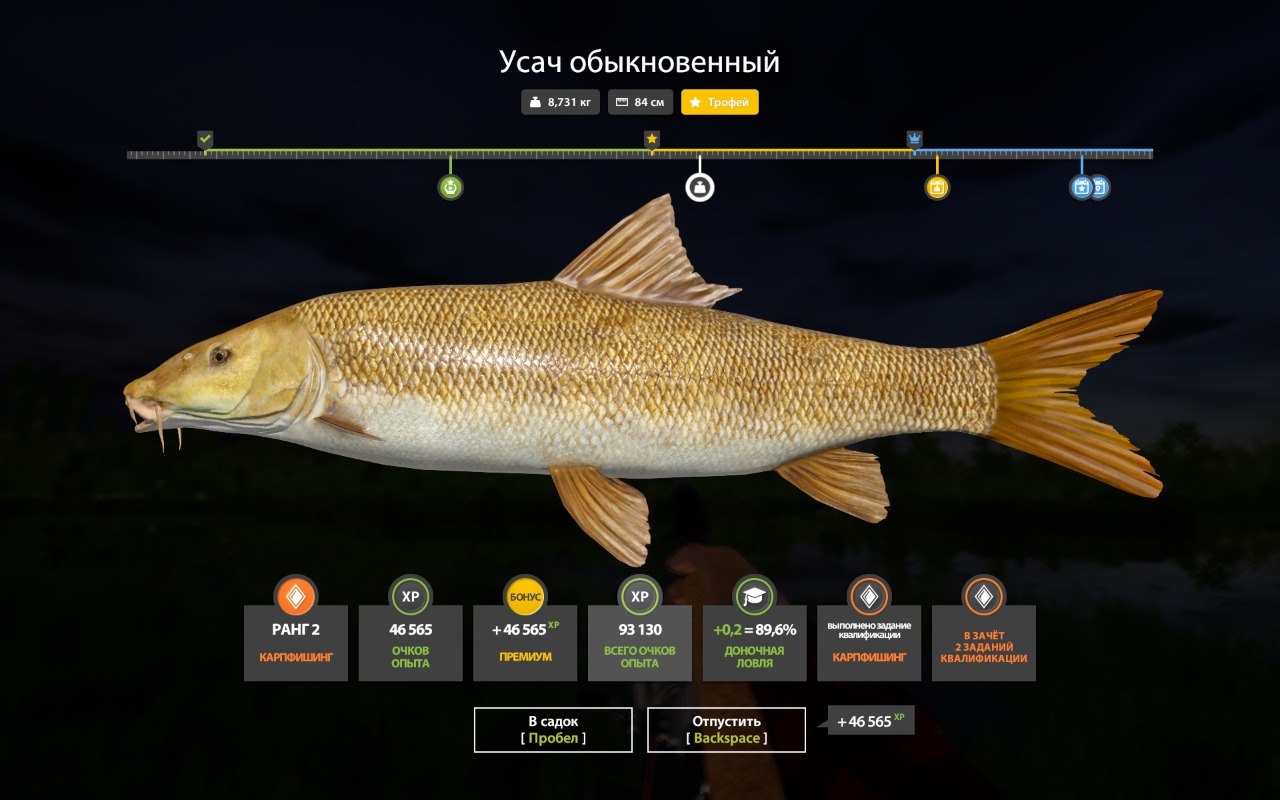The width and height of the screenshot is (1280, 800).
Task: Release the fish with the Отпустить button
Action: 726,729
